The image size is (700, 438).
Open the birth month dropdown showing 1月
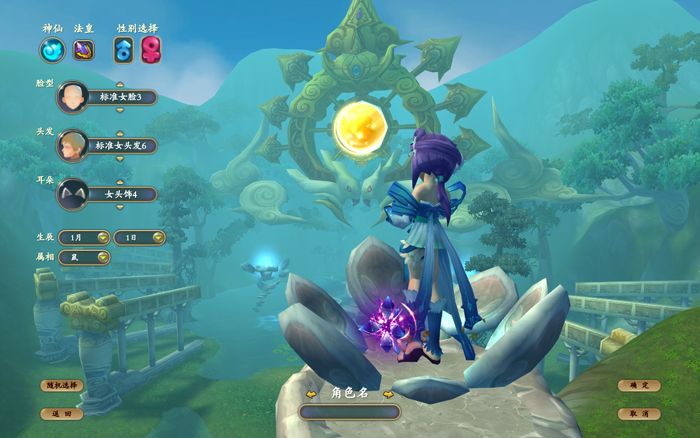click(x=84, y=237)
